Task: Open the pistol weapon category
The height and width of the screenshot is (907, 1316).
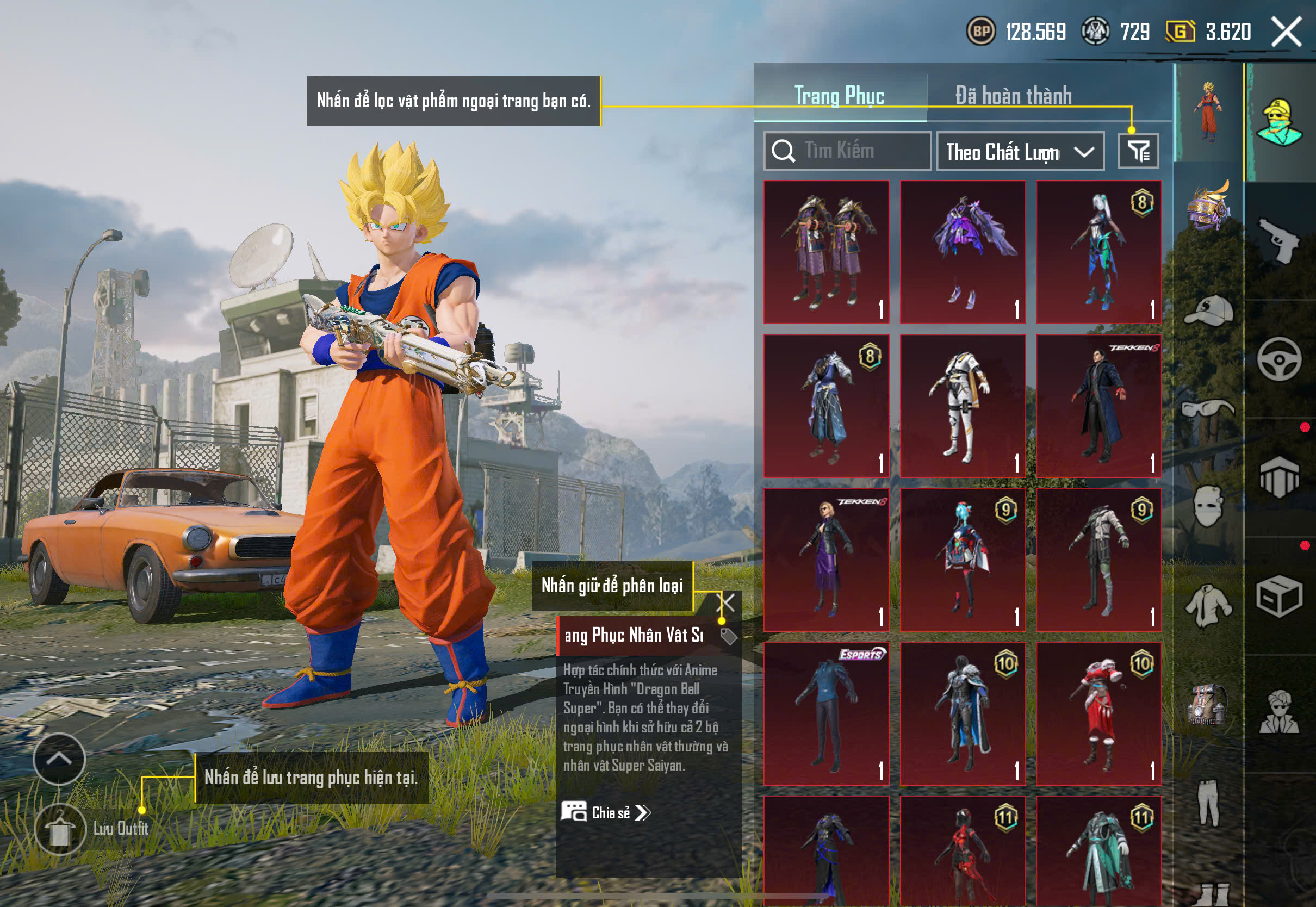Action: (1279, 241)
